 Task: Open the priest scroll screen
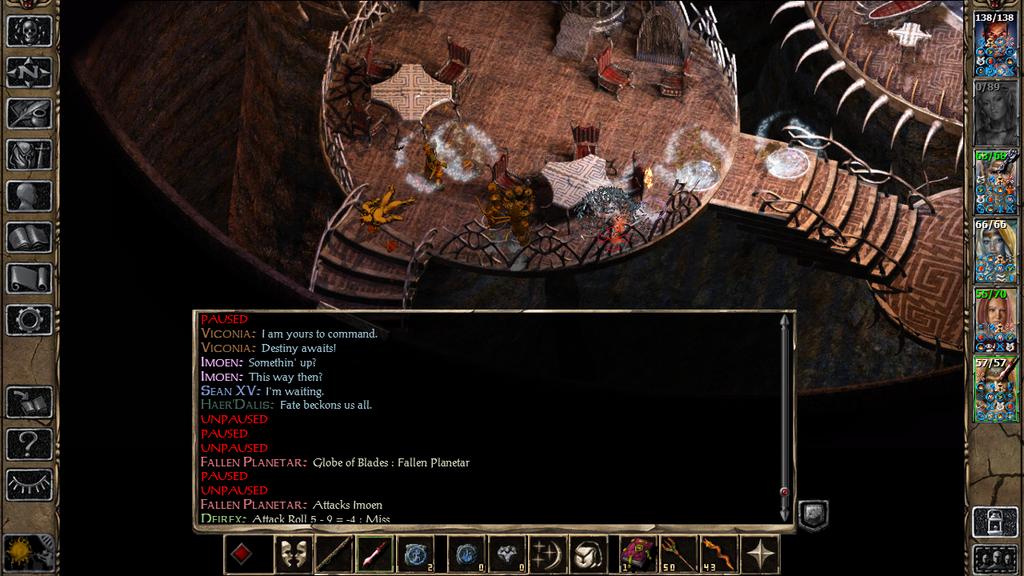(x=29, y=278)
